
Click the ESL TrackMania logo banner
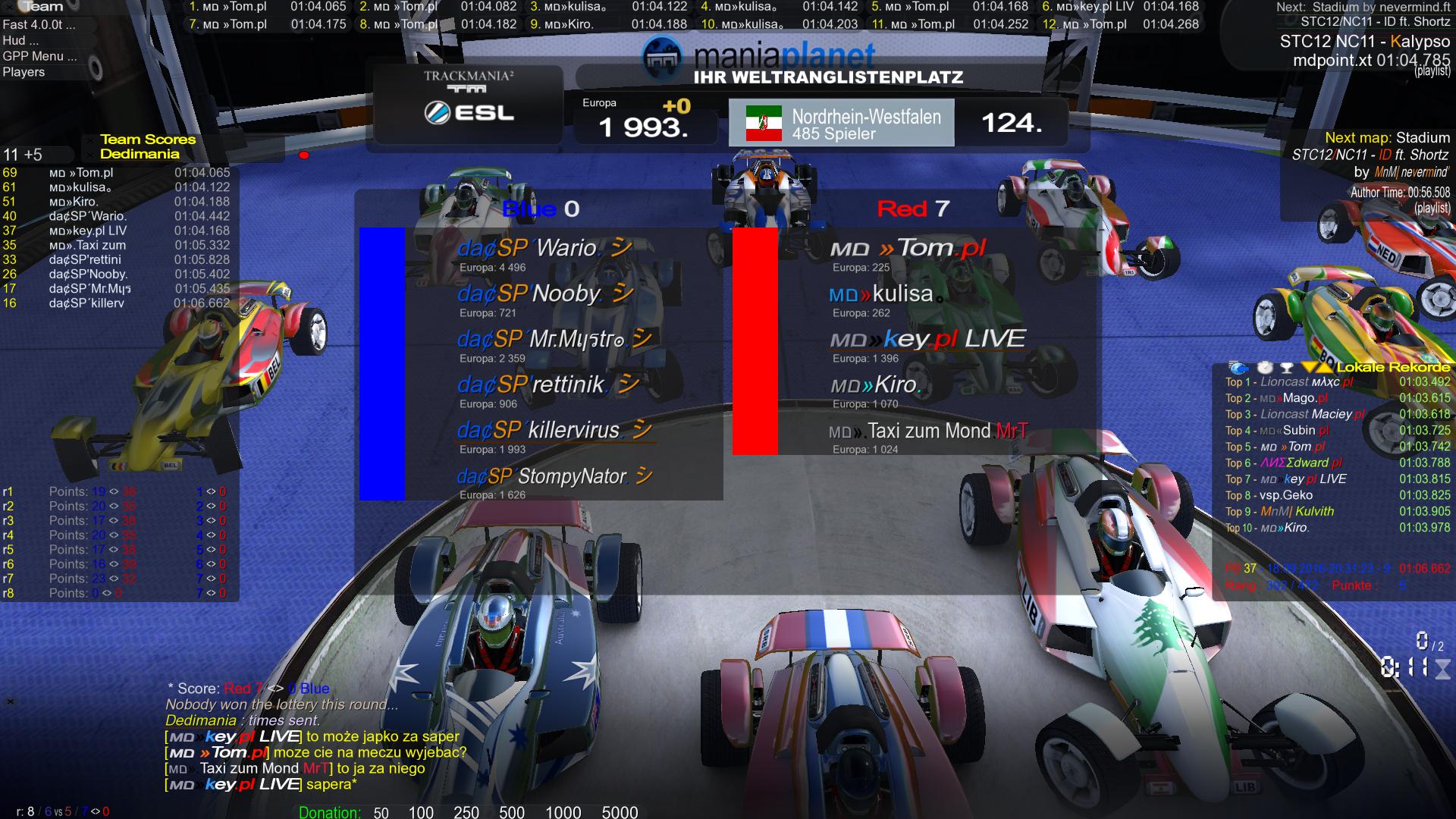pos(469,104)
